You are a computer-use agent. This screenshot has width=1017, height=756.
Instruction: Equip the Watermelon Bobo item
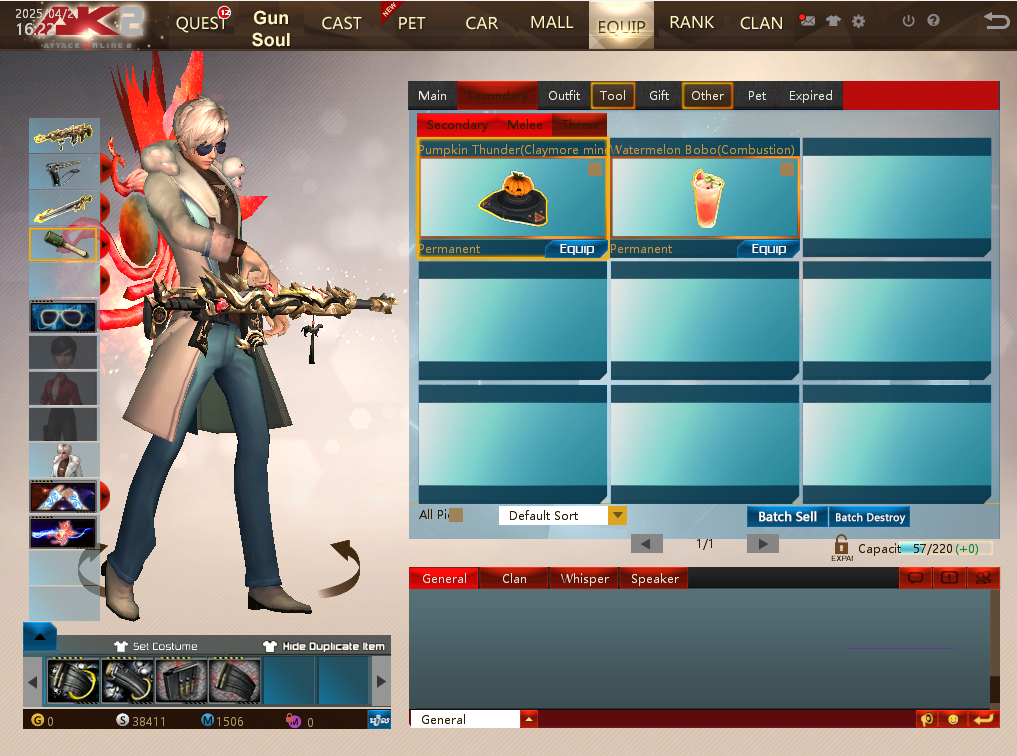click(x=768, y=249)
